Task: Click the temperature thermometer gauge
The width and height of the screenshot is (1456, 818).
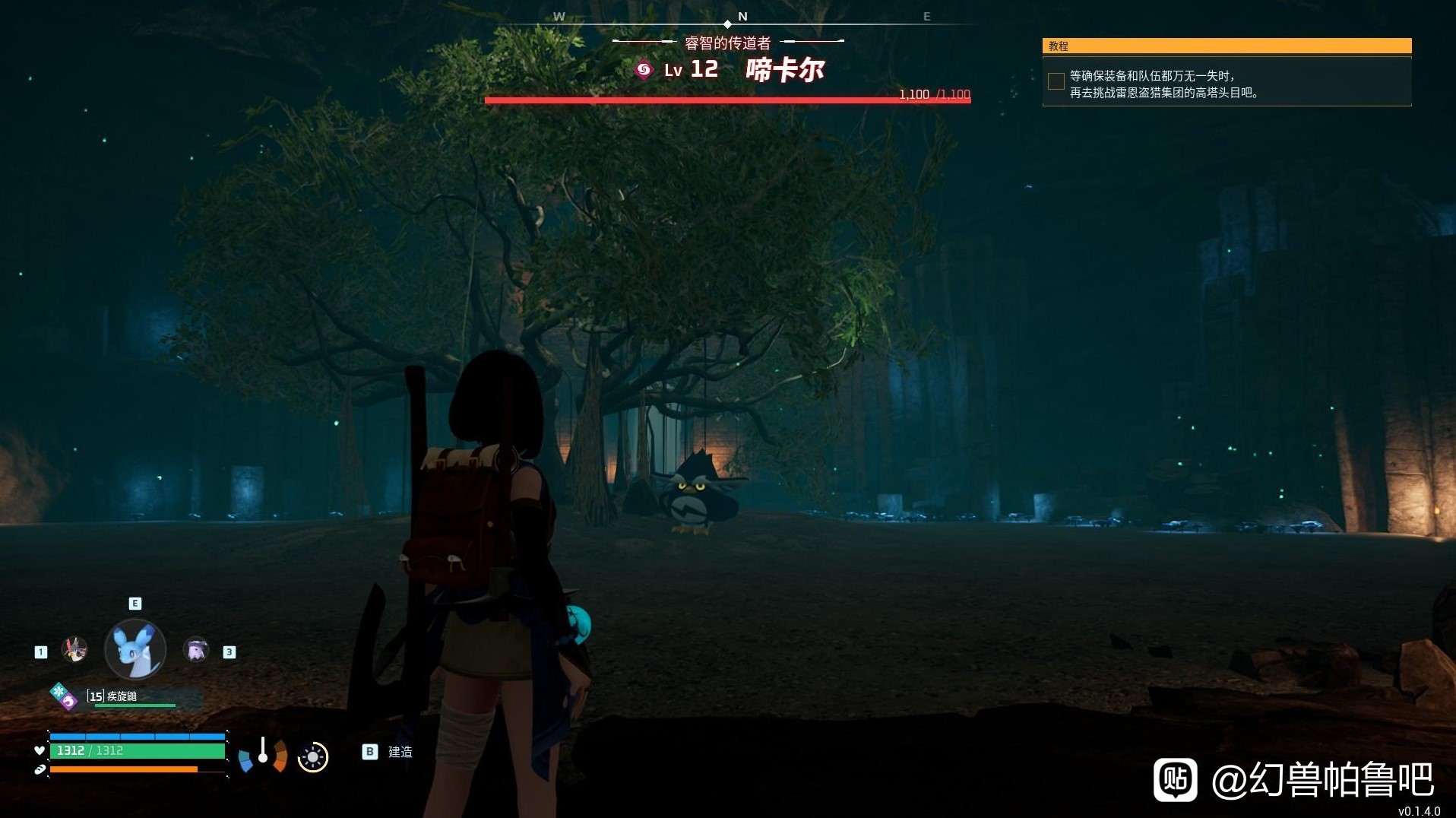Action: coord(263,752)
